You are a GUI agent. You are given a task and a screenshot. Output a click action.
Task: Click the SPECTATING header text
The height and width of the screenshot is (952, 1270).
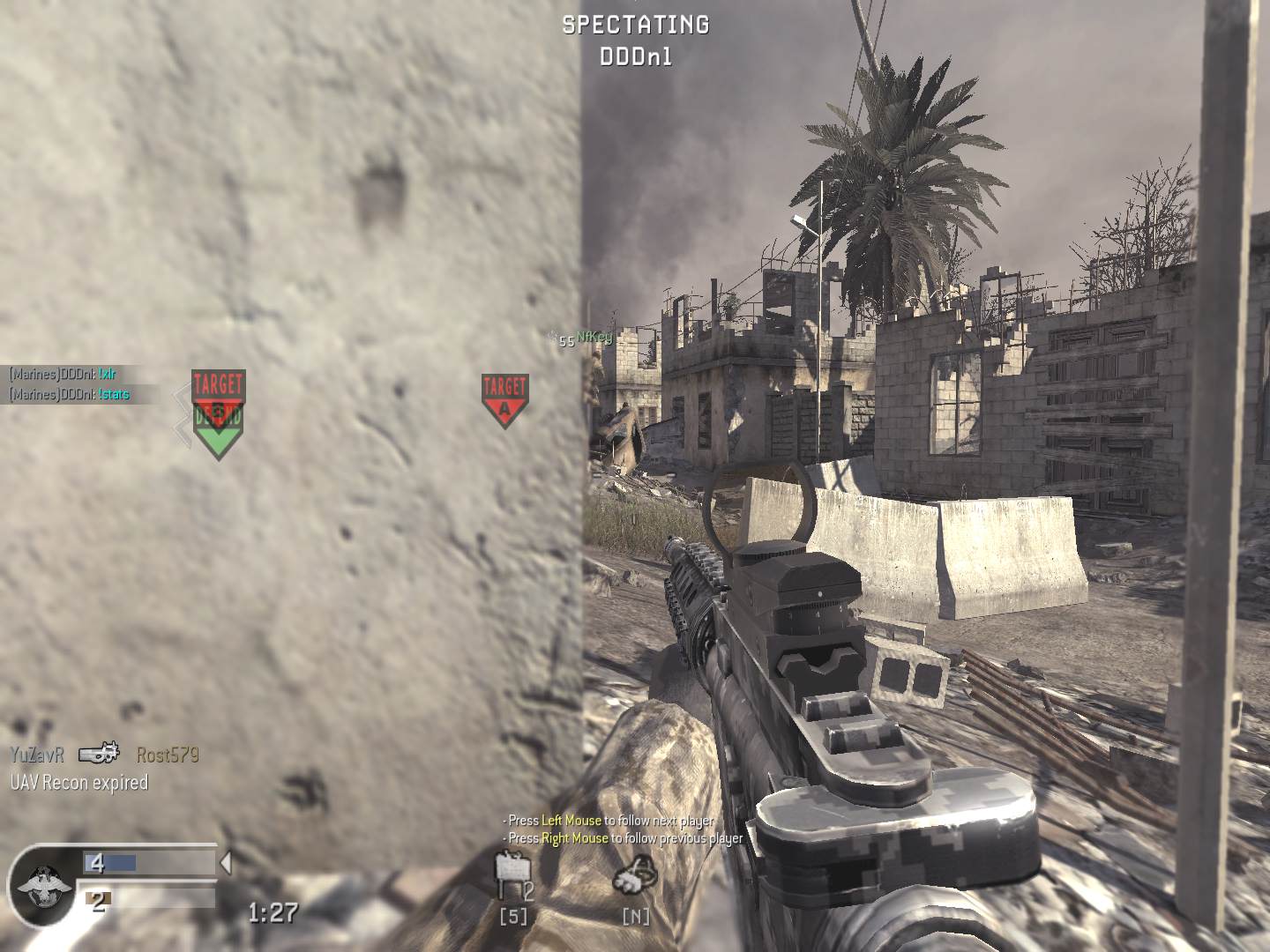point(634,25)
